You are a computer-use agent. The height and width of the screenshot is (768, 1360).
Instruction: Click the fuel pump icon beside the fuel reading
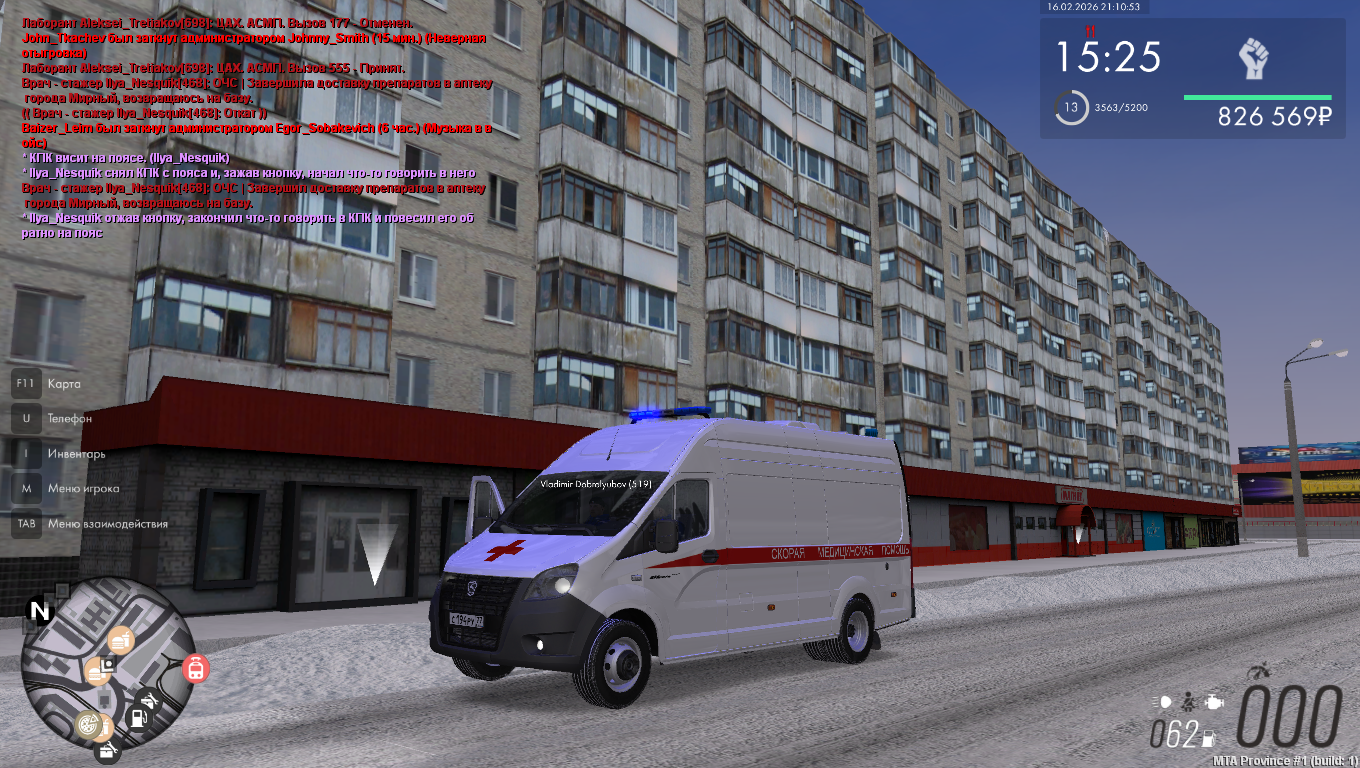pyautogui.click(x=1209, y=739)
